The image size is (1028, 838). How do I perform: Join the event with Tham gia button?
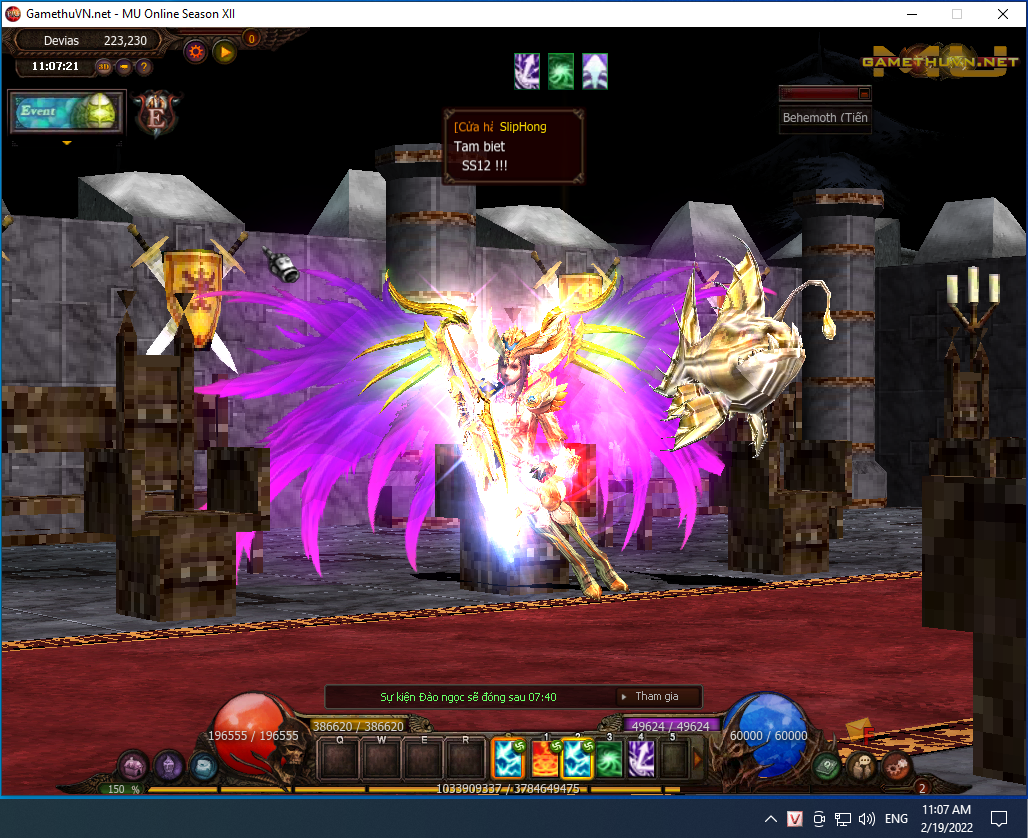(x=655, y=697)
